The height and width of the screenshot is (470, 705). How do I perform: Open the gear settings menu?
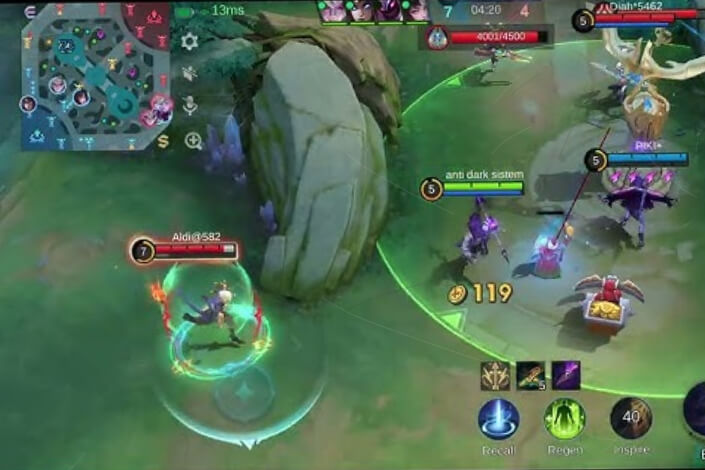[x=189, y=42]
